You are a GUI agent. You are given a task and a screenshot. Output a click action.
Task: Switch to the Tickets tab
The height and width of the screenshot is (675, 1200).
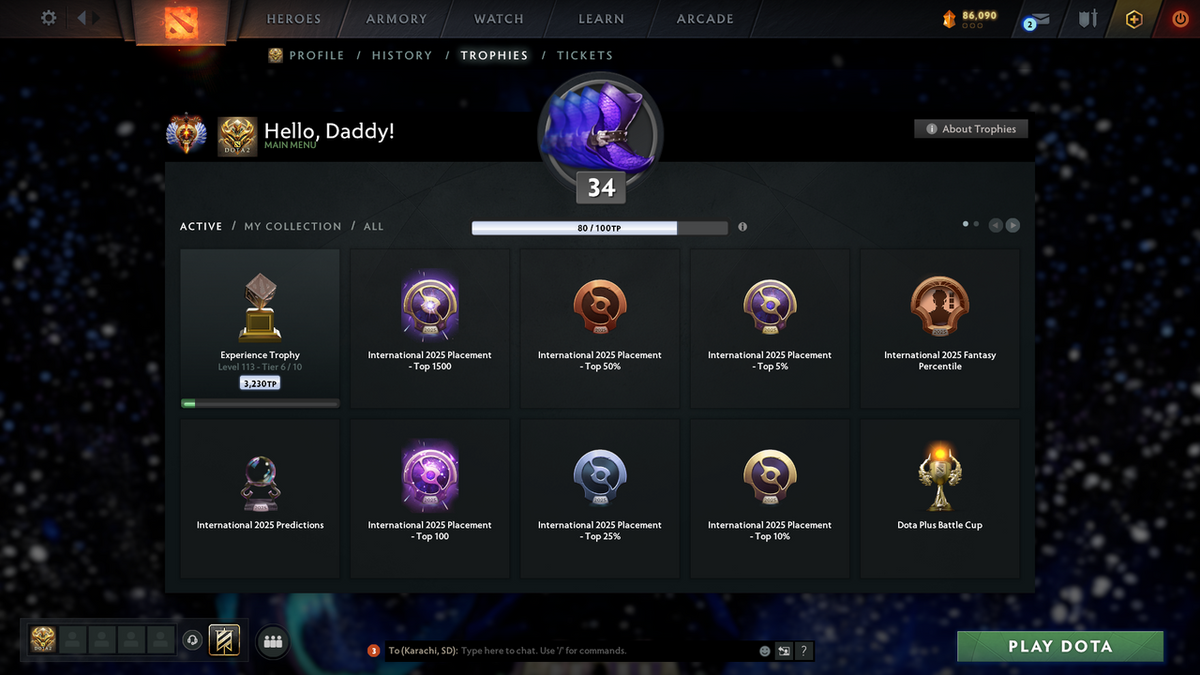click(585, 56)
